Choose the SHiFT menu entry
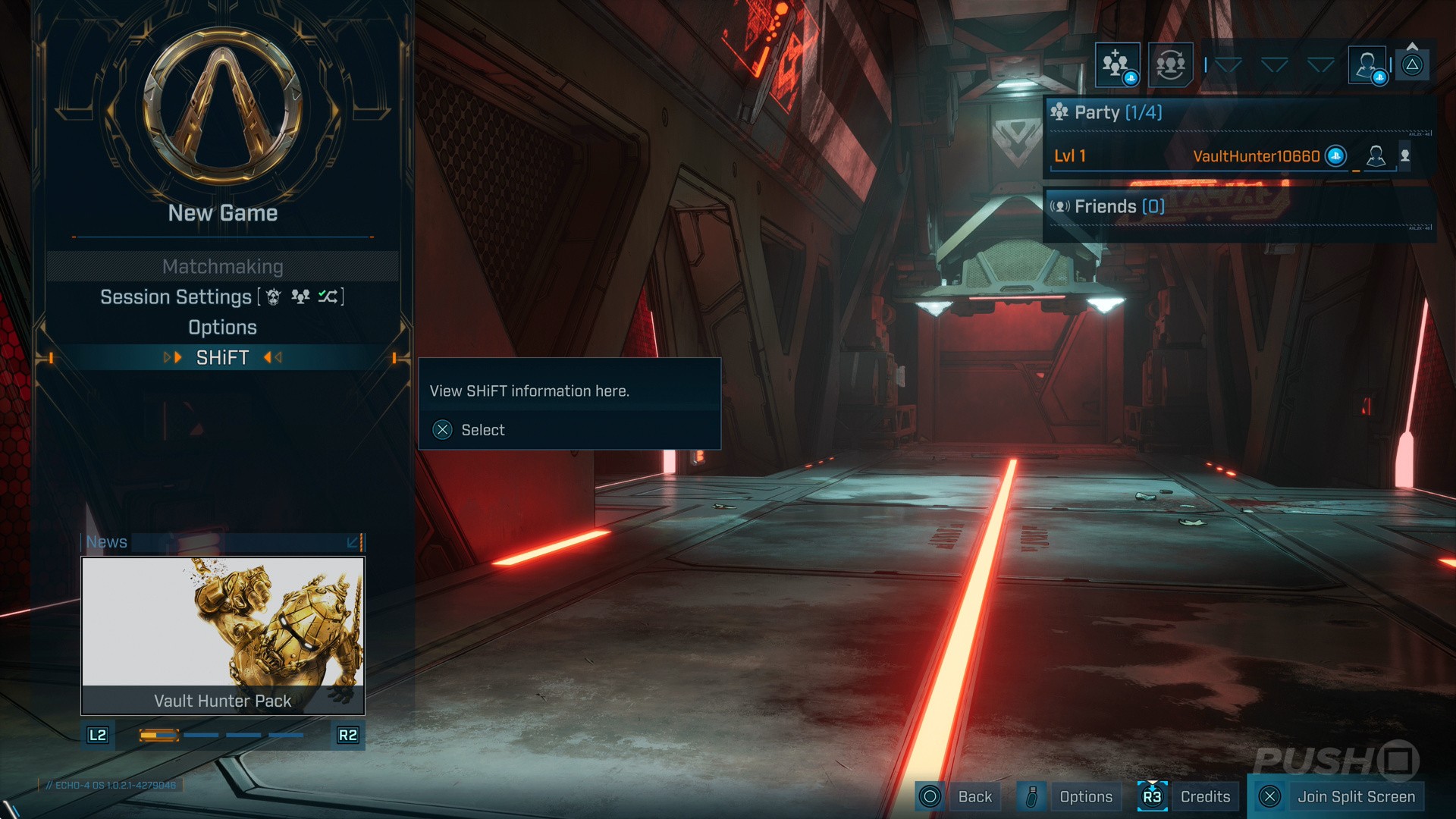 point(222,358)
